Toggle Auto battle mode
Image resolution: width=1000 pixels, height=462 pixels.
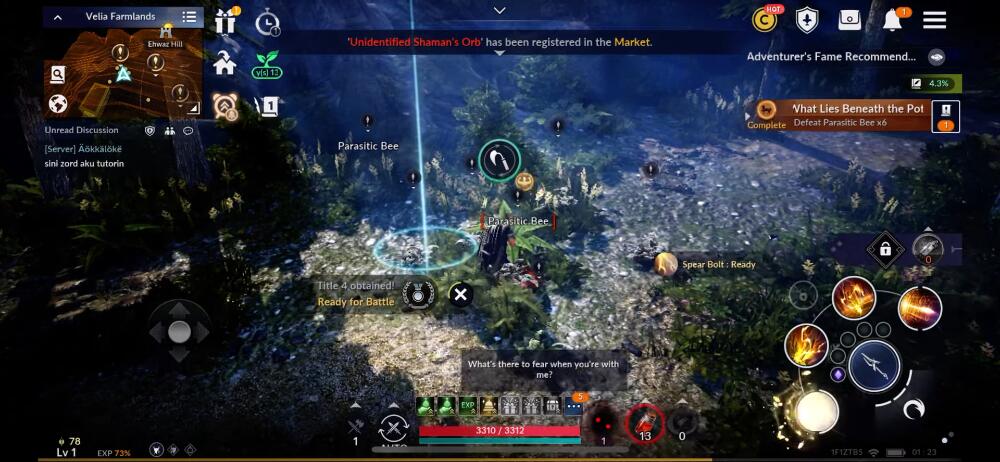click(x=393, y=429)
